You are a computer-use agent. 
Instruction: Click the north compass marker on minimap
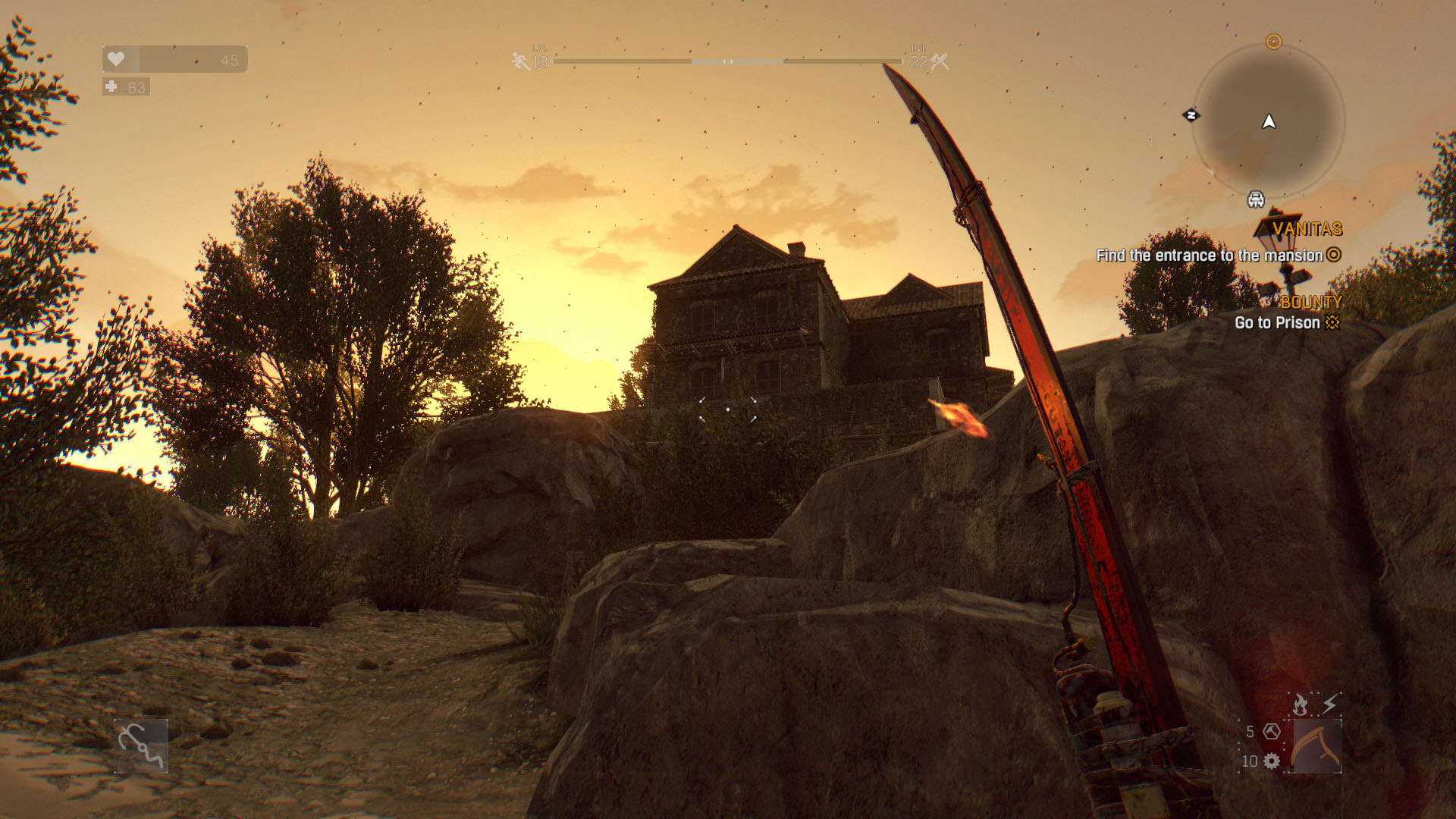[1191, 115]
